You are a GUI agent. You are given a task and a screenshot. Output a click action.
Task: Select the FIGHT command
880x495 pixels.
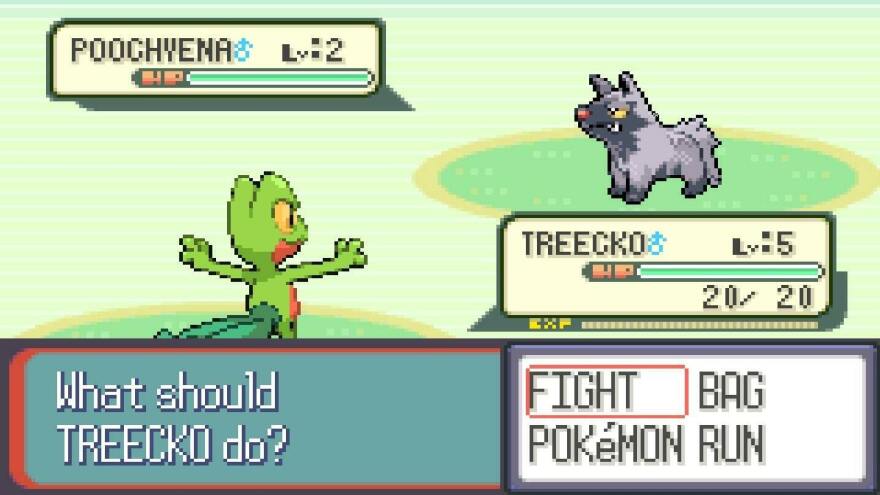click(582, 392)
